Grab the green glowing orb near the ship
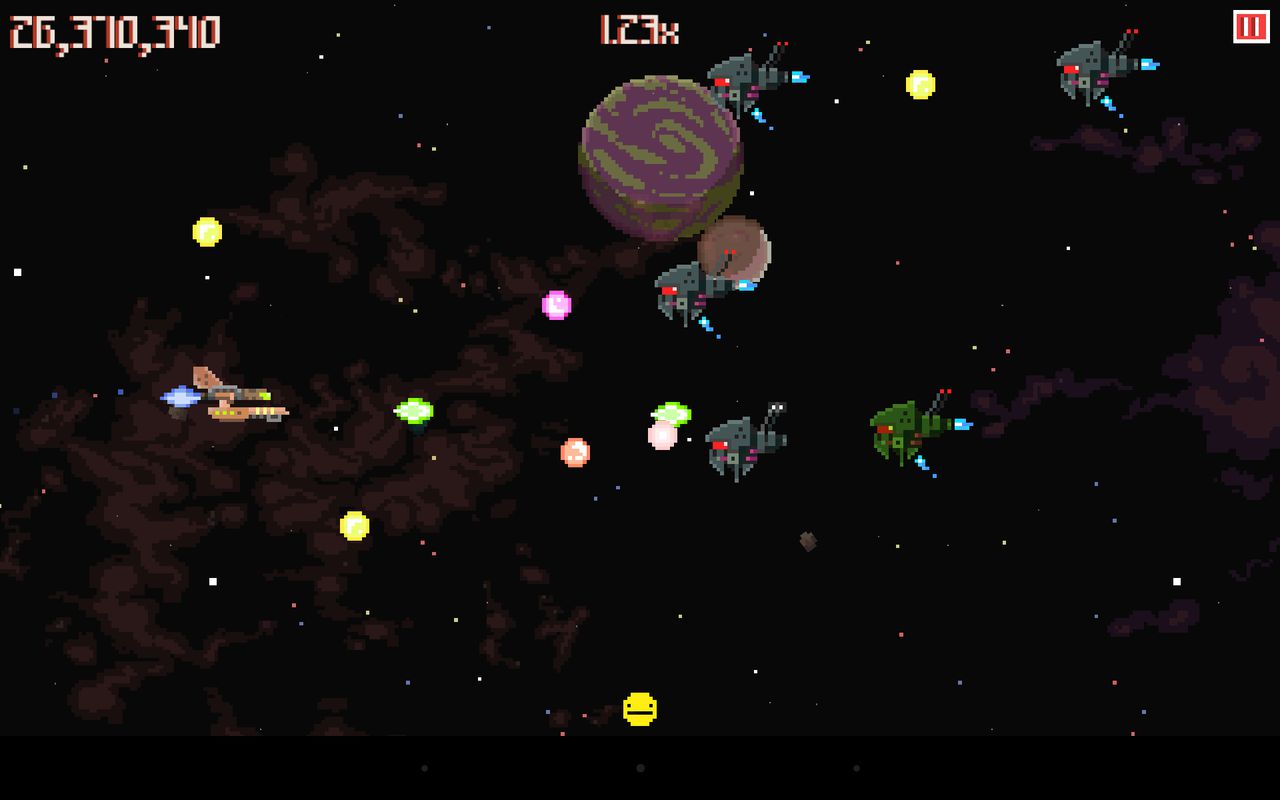 [415, 410]
